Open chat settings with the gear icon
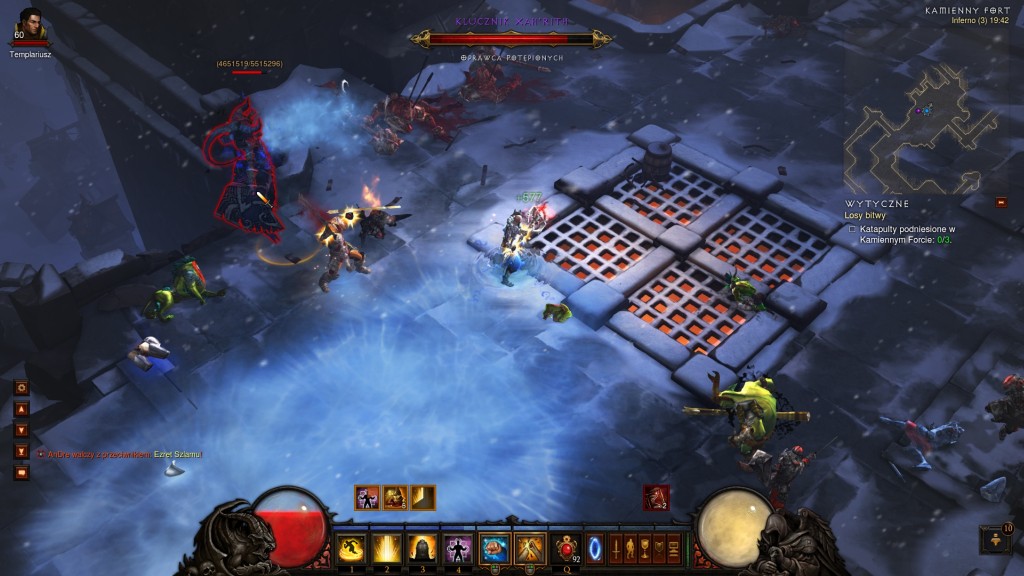Viewport: 1024px width, 576px height. [x=21, y=387]
